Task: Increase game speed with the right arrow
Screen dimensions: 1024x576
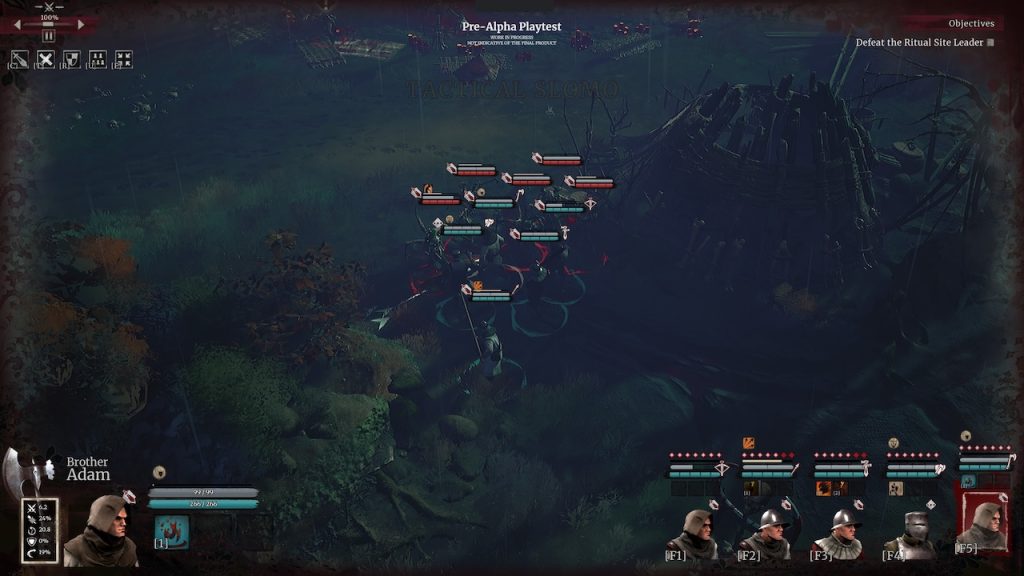Action: (80, 24)
